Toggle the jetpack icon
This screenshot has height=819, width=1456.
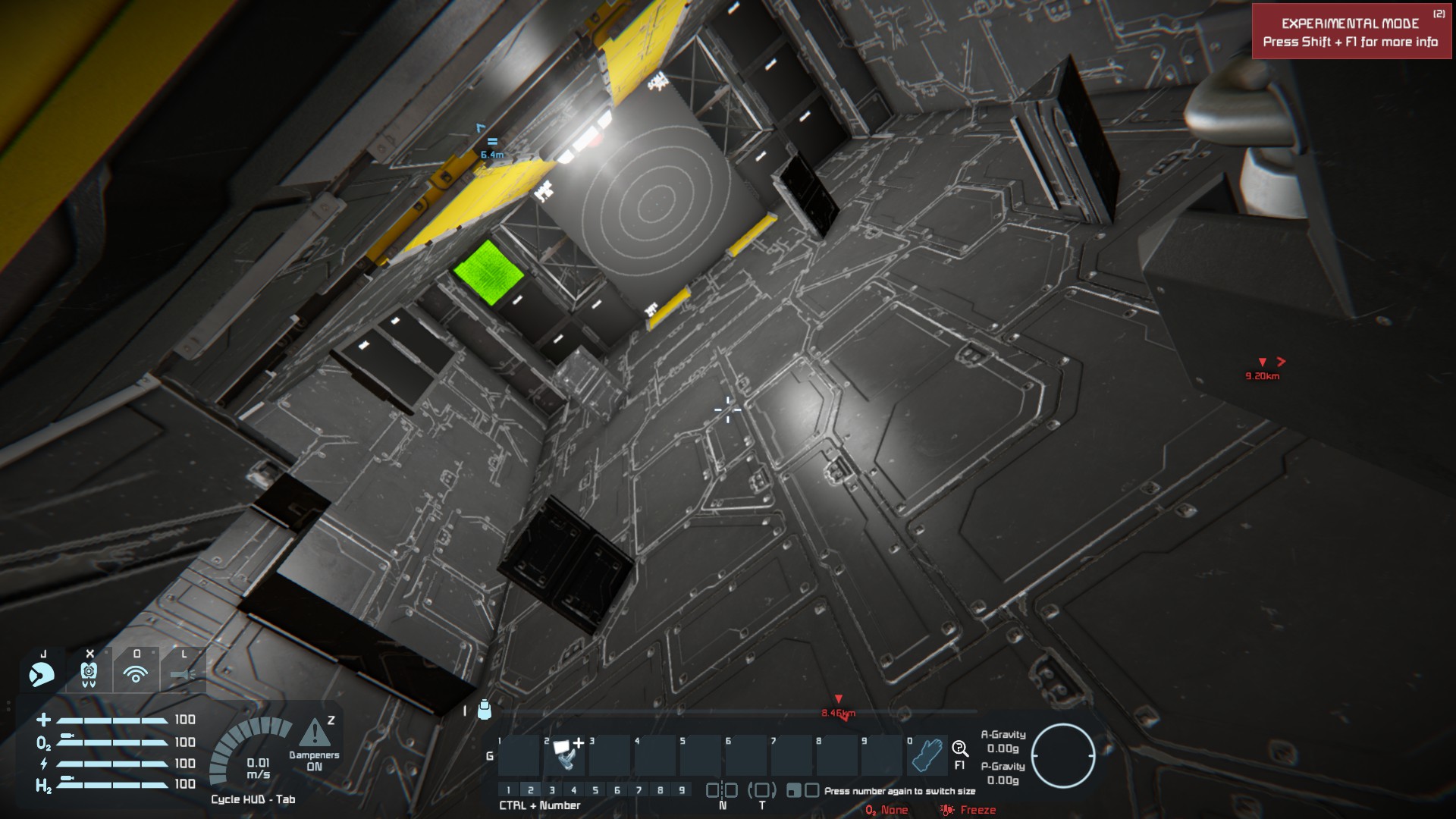[89, 671]
